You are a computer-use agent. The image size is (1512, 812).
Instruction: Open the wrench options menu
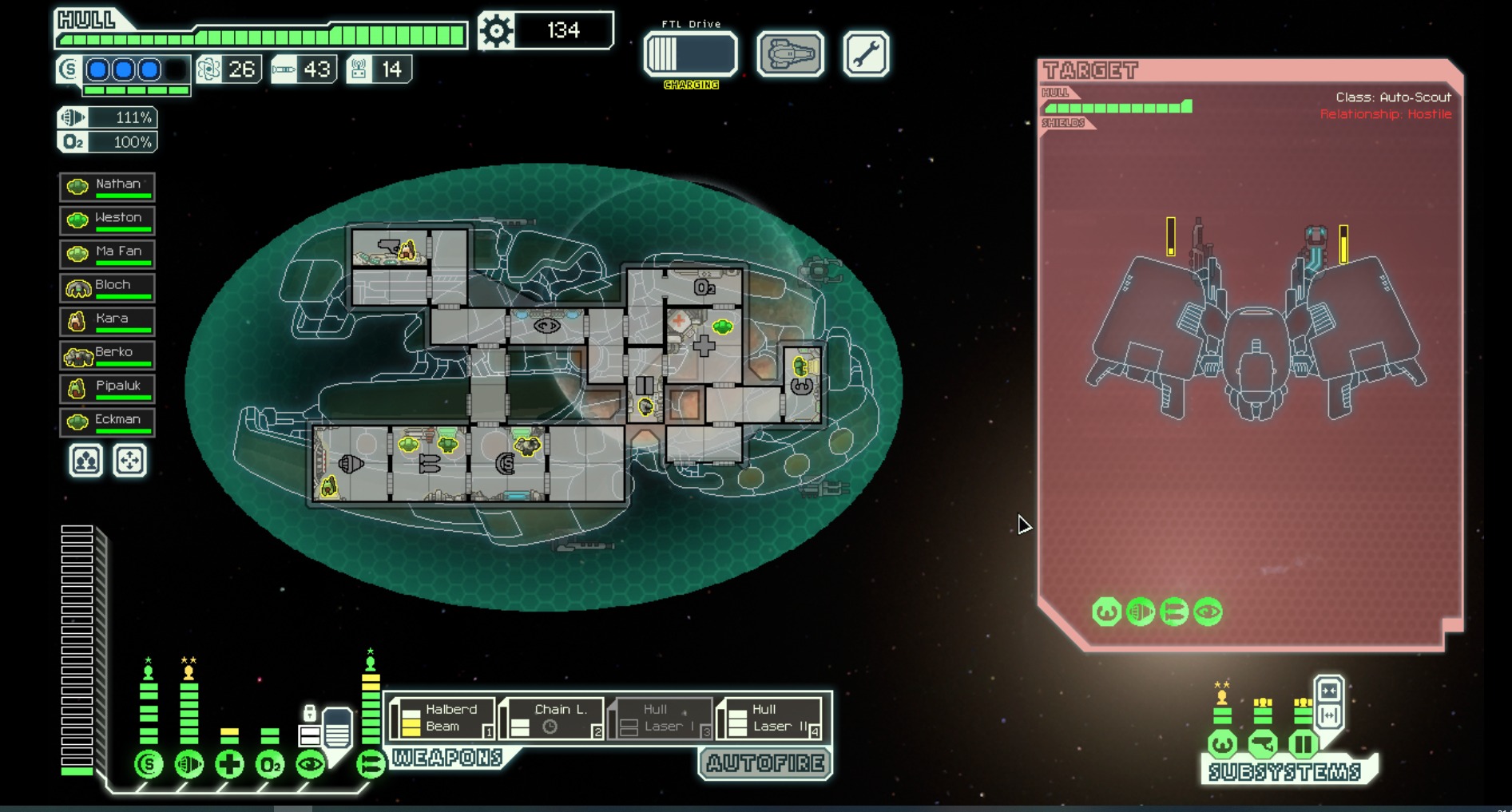click(x=866, y=54)
